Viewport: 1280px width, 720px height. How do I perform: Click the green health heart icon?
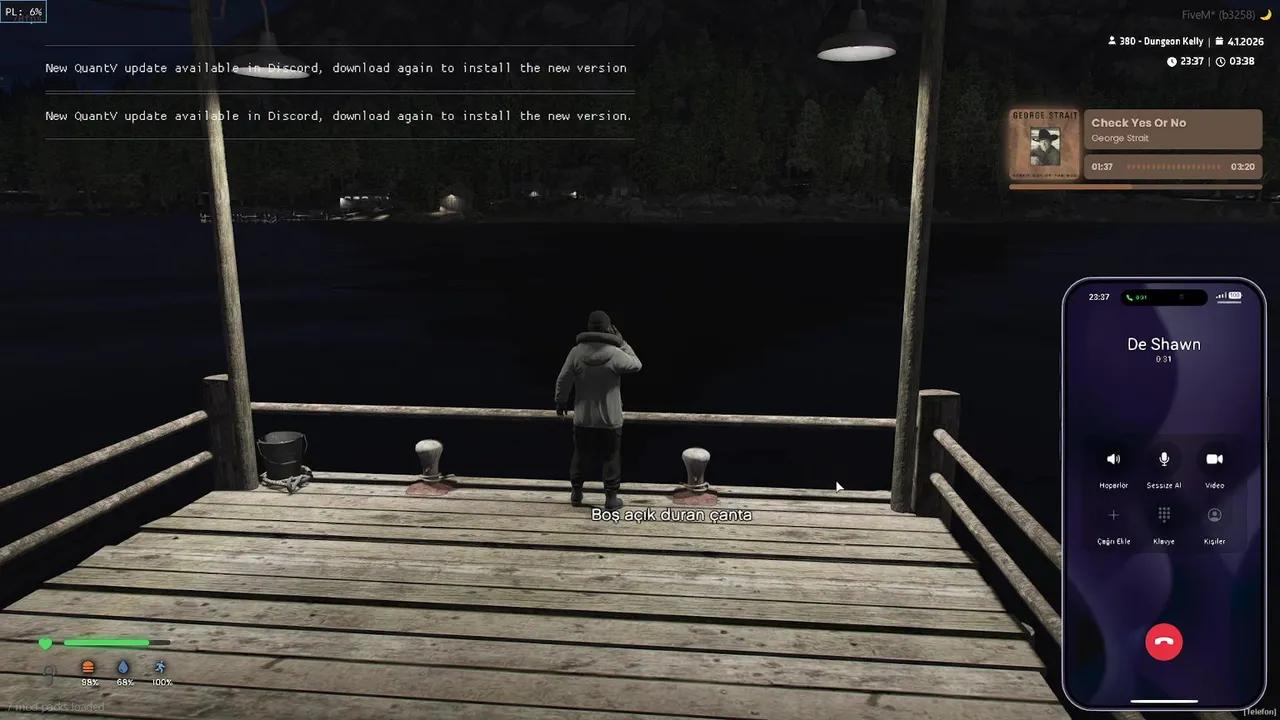pyautogui.click(x=45, y=643)
